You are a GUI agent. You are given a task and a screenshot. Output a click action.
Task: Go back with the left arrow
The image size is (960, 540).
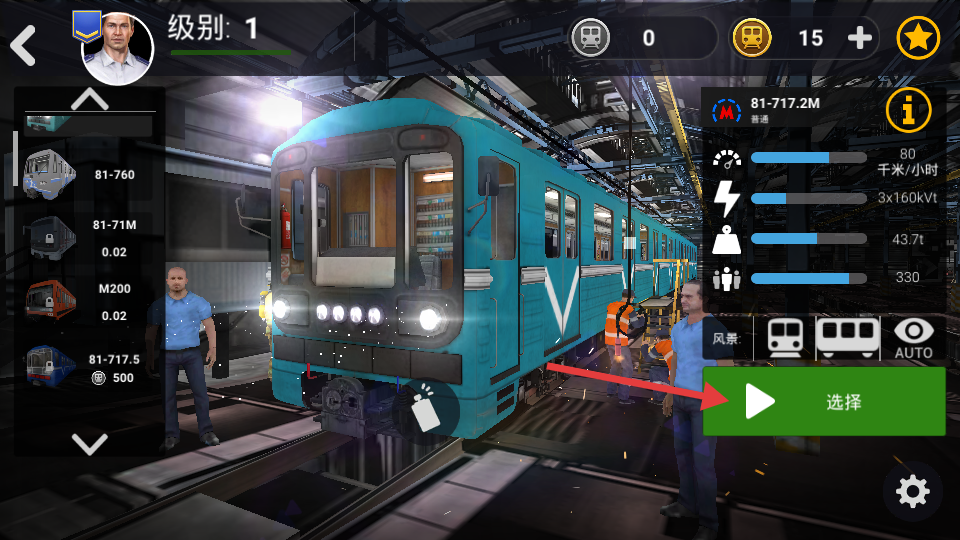22,45
